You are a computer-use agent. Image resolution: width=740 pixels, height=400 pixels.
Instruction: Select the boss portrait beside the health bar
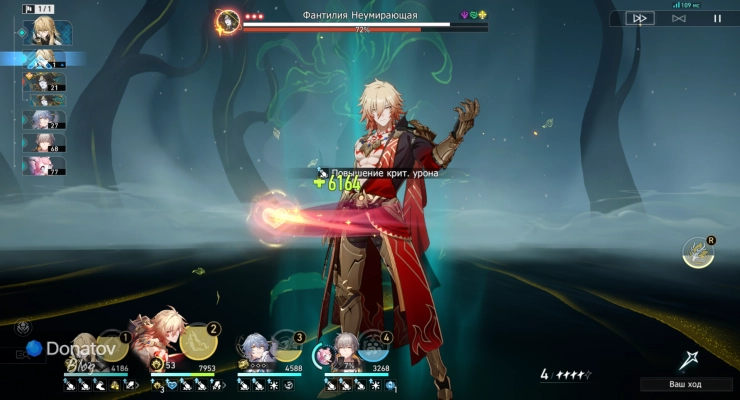click(229, 20)
